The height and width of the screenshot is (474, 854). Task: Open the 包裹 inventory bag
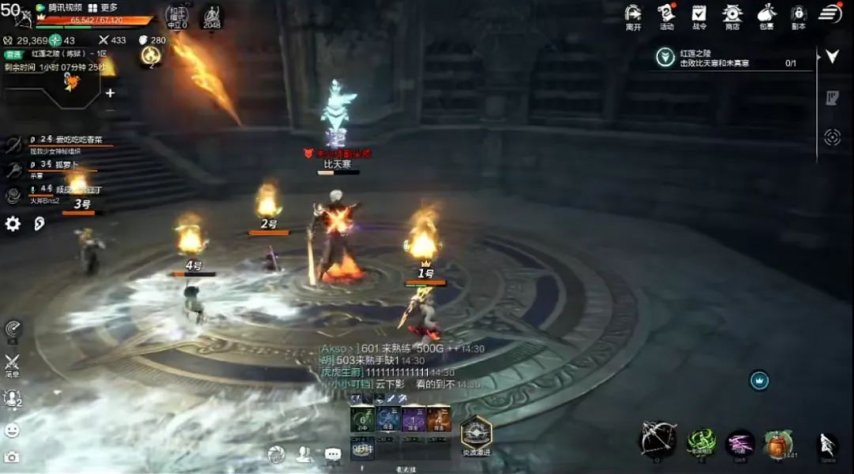coord(765,15)
